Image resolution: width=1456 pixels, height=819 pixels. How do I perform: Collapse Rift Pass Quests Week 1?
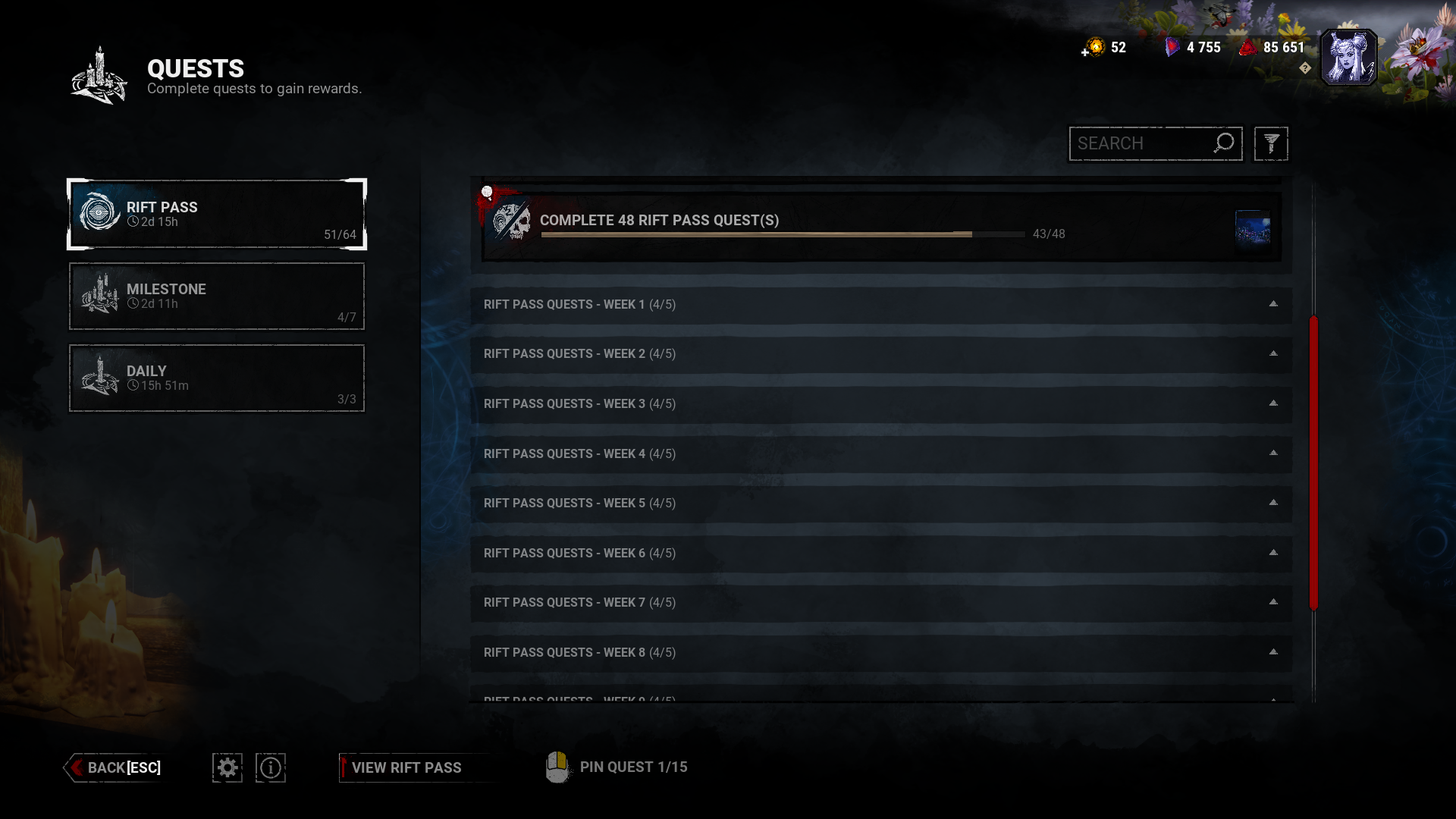pos(1272,305)
